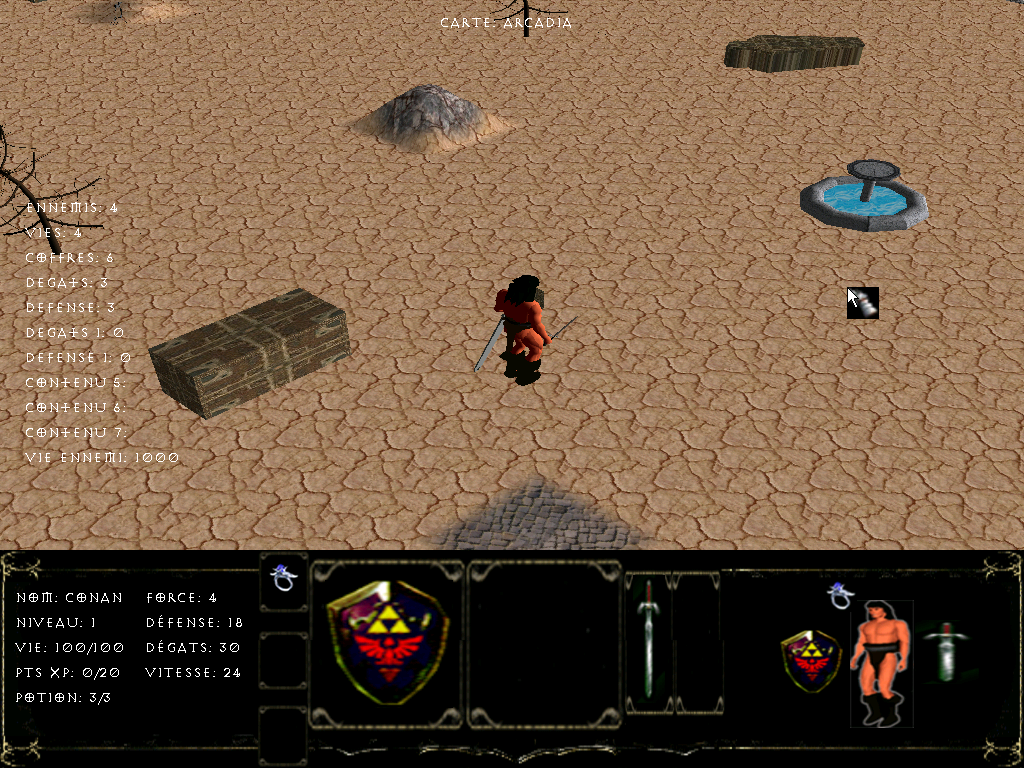The height and width of the screenshot is (768, 1024).
Task: Click the equipped shield beside the character portrait
Action: pyautogui.click(x=811, y=659)
